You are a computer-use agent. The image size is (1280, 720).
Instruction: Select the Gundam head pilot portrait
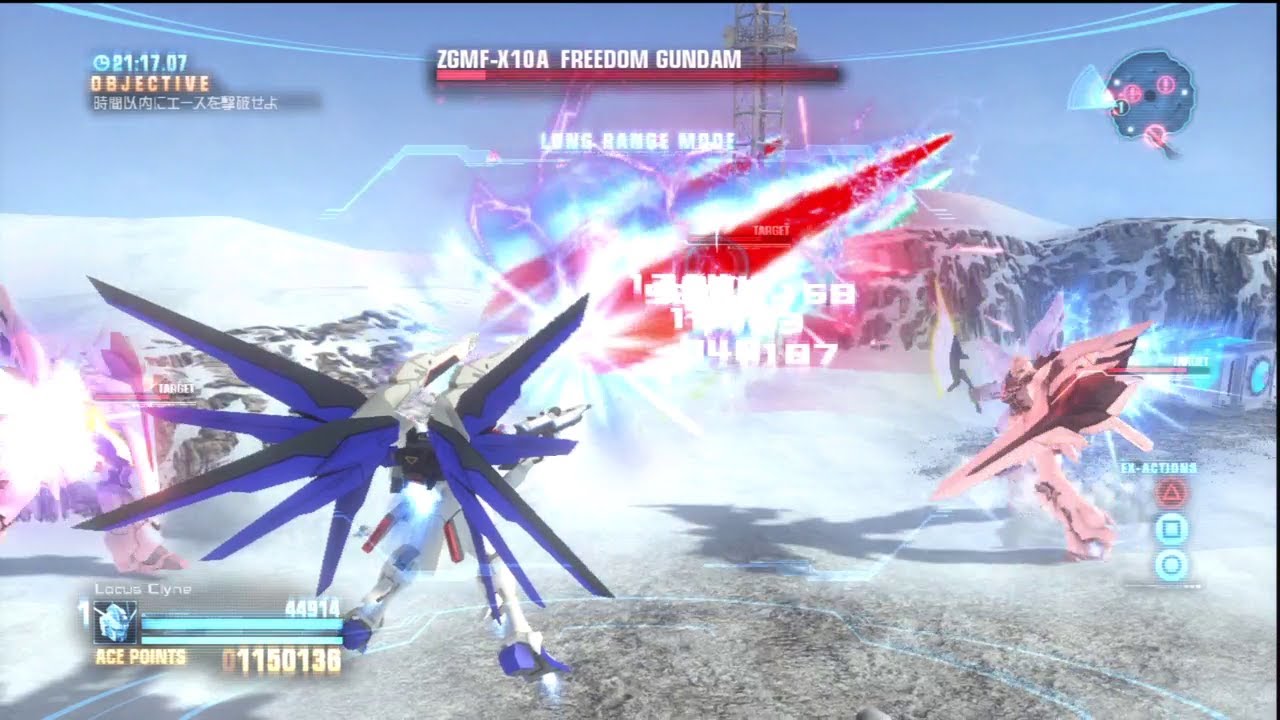[115, 622]
